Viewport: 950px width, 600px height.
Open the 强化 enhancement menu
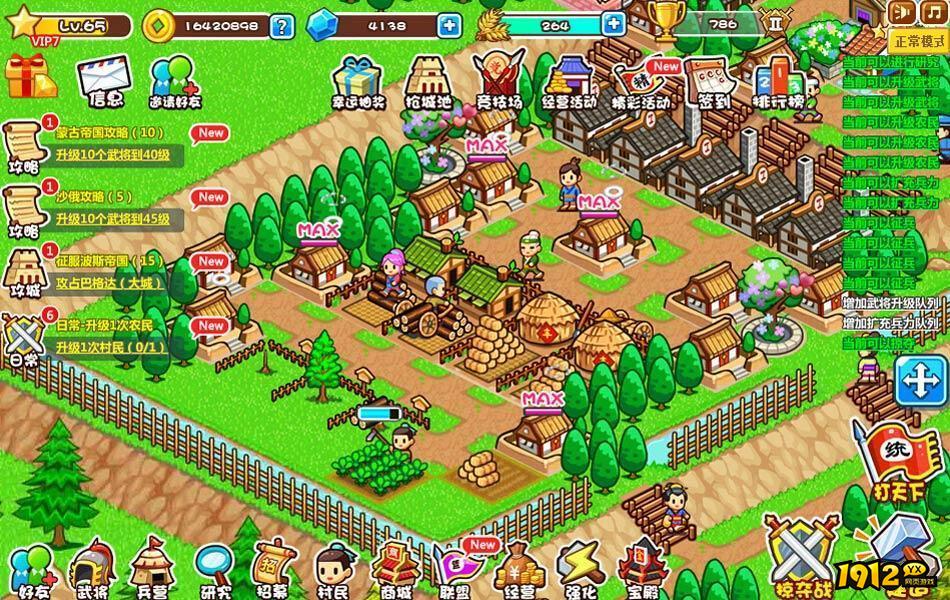pyautogui.click(x=578, y=568)
